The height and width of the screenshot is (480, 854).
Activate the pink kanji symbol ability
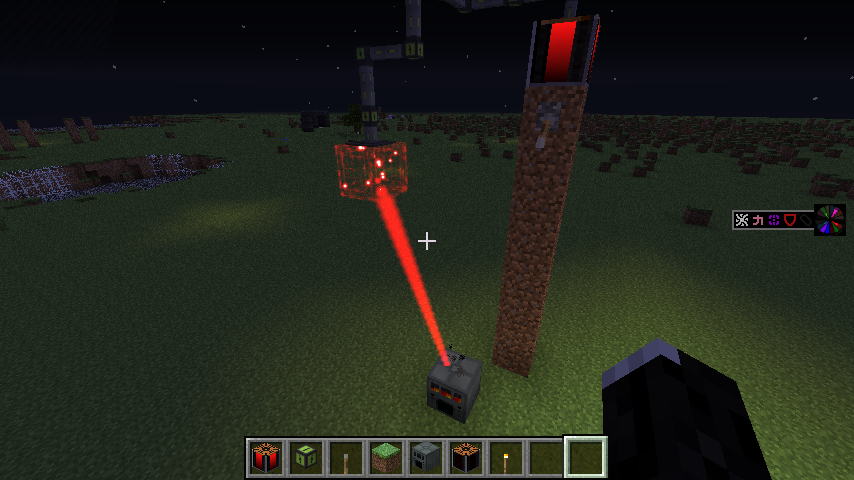(758, 220)
